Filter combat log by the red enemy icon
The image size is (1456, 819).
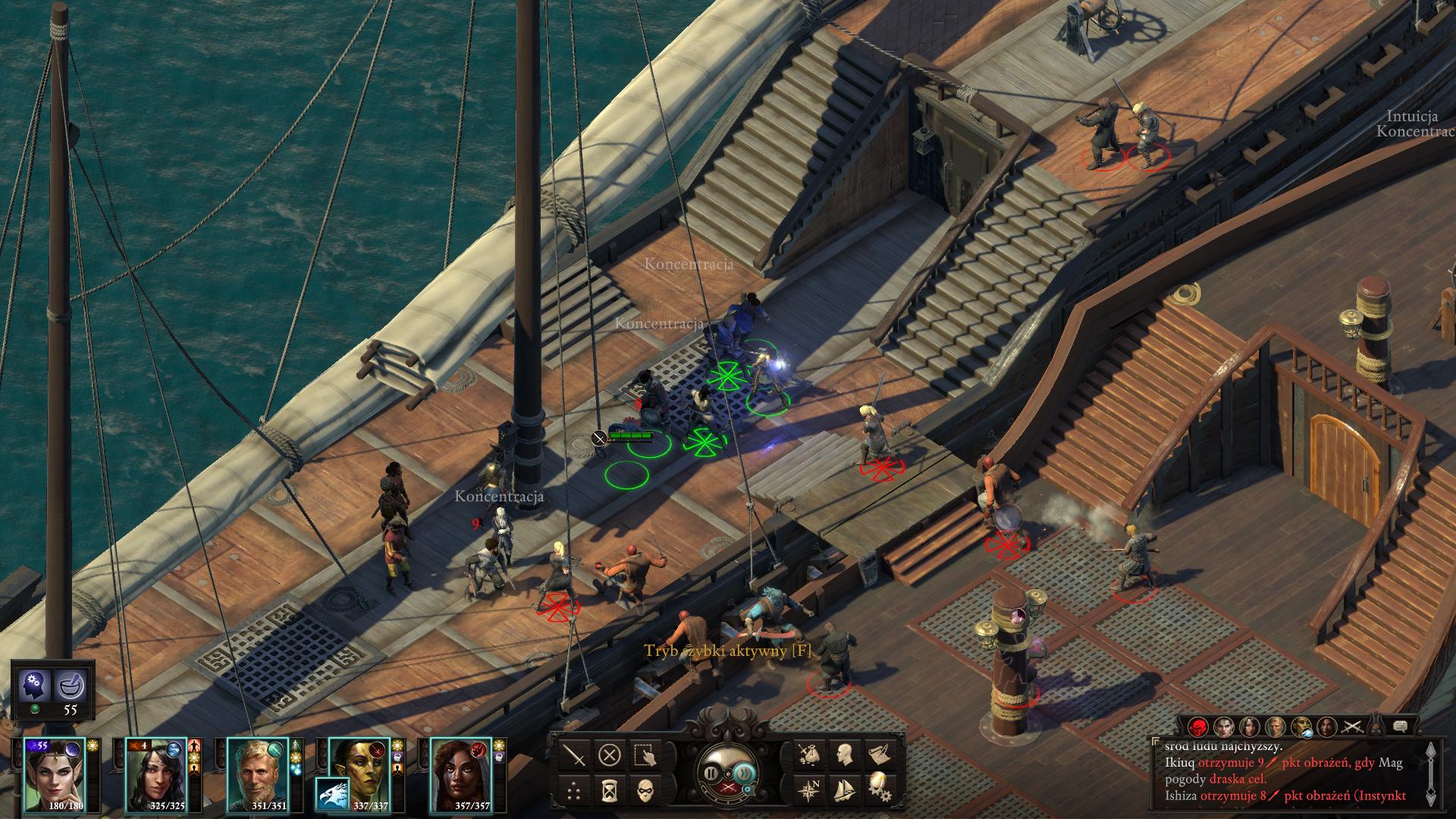tap(1198, 726)
